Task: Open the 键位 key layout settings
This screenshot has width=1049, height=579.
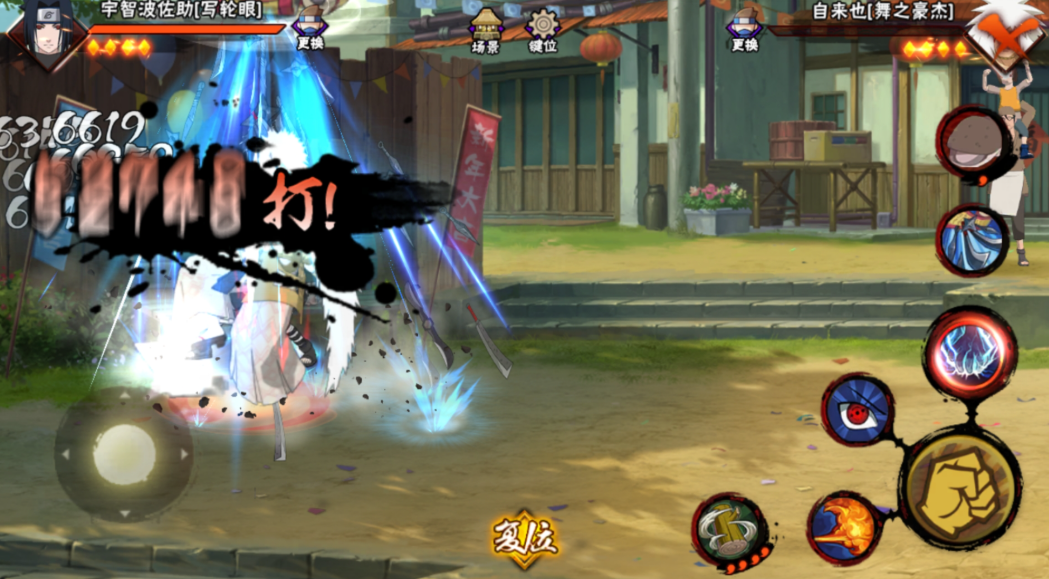Action: [543, 30]
